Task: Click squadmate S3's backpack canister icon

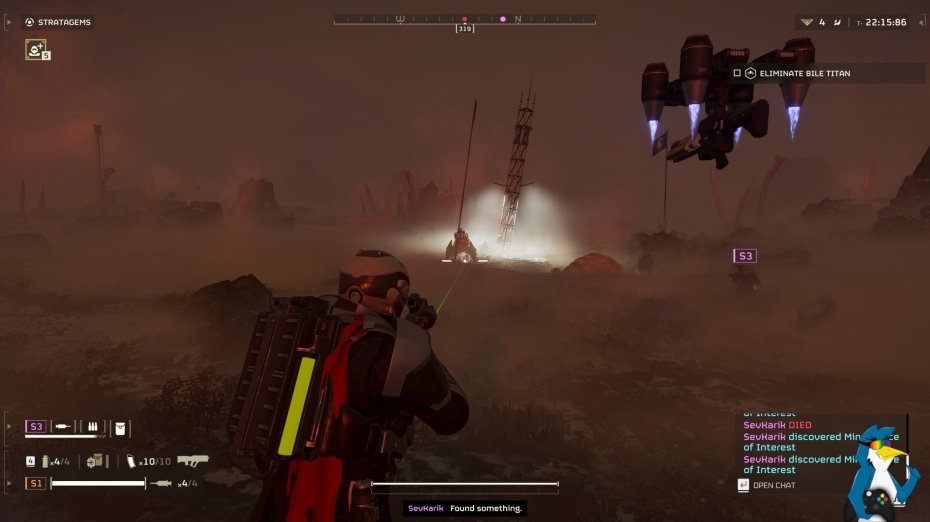Action: pos(120,428)
